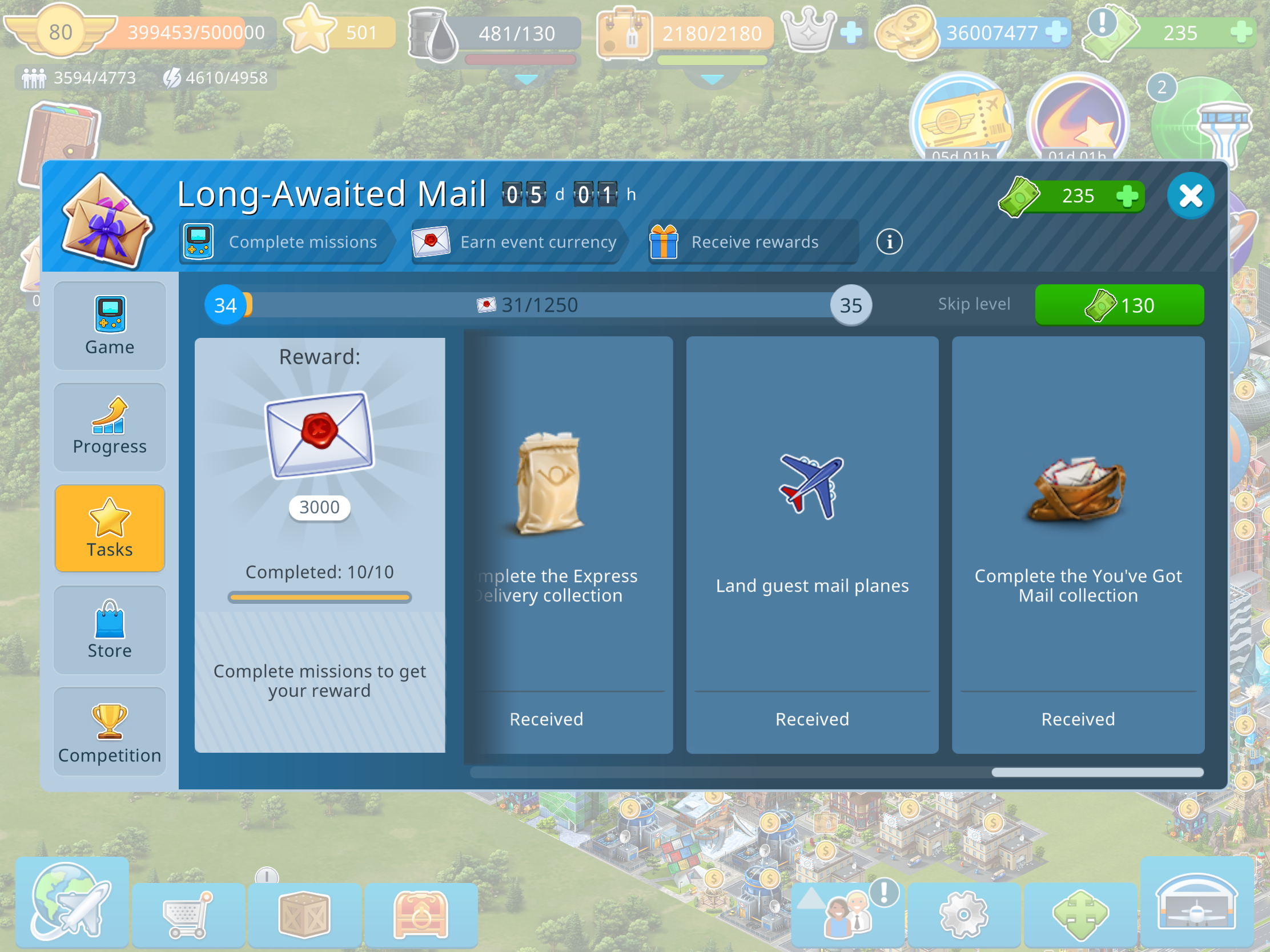
Task: Open the hangar button
Action: tap(1196, 903)
